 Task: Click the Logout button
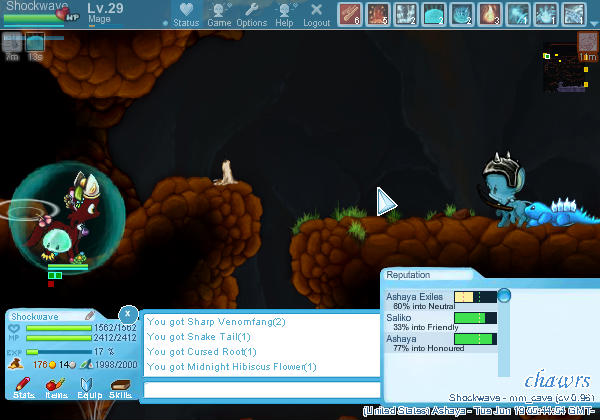tap(316, 14)
